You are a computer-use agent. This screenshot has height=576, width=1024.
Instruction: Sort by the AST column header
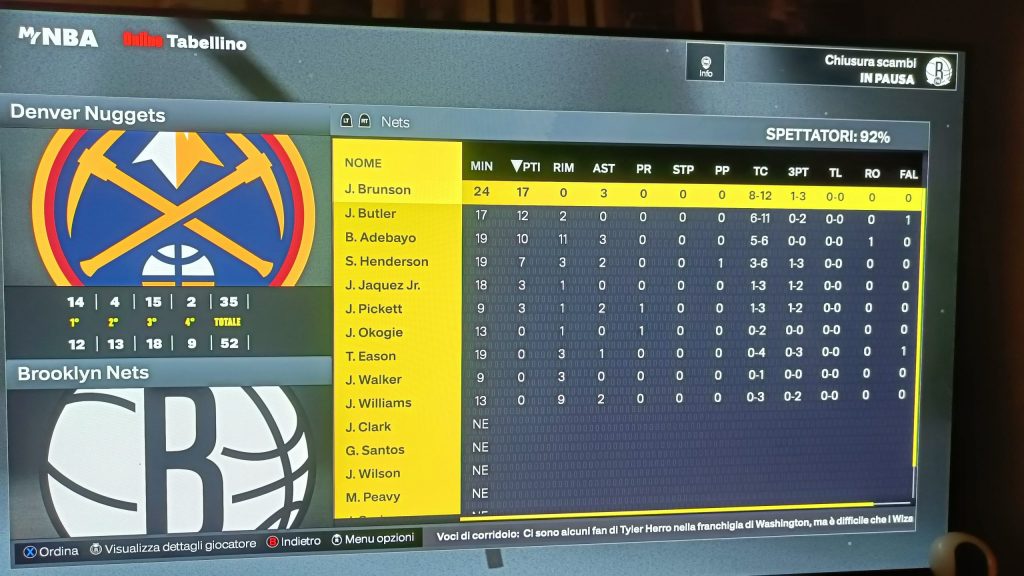point(603,168)
